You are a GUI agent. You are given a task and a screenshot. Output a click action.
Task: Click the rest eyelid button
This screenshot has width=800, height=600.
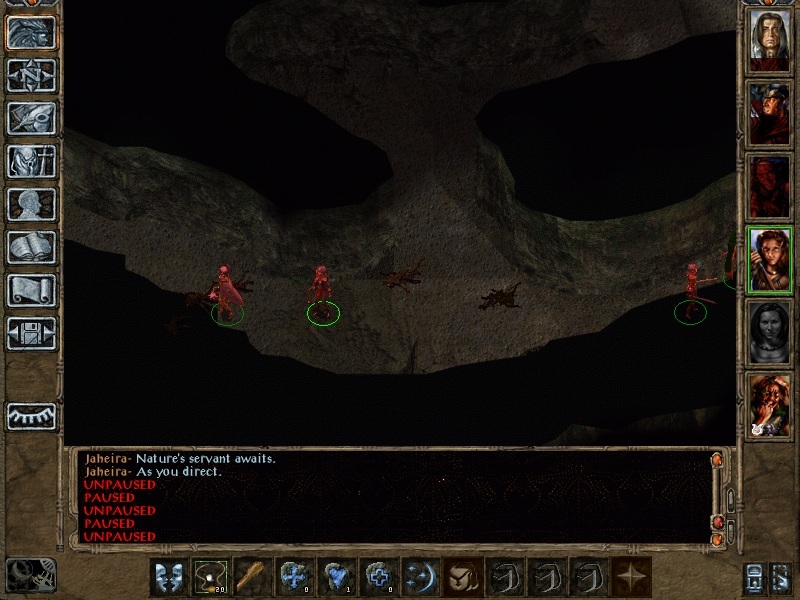(x=31, y=415)
